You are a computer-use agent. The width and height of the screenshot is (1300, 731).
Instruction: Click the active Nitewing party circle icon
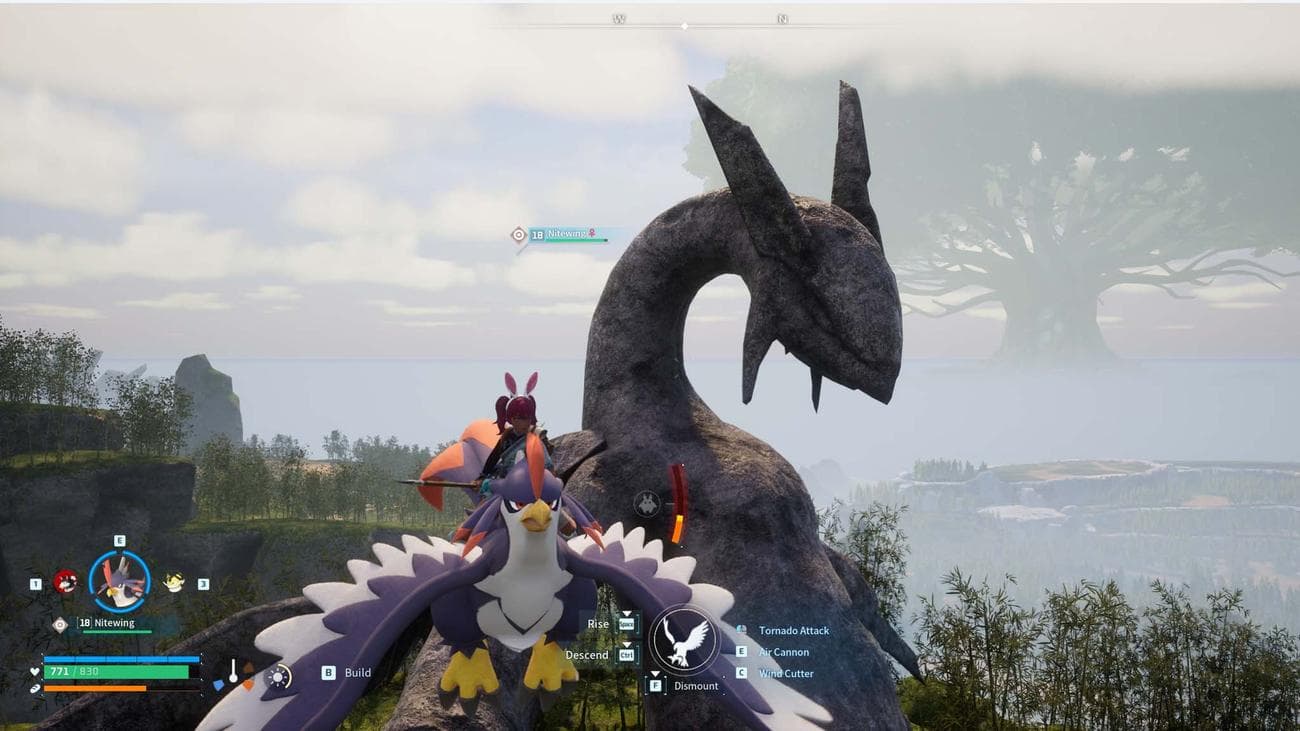116,582
